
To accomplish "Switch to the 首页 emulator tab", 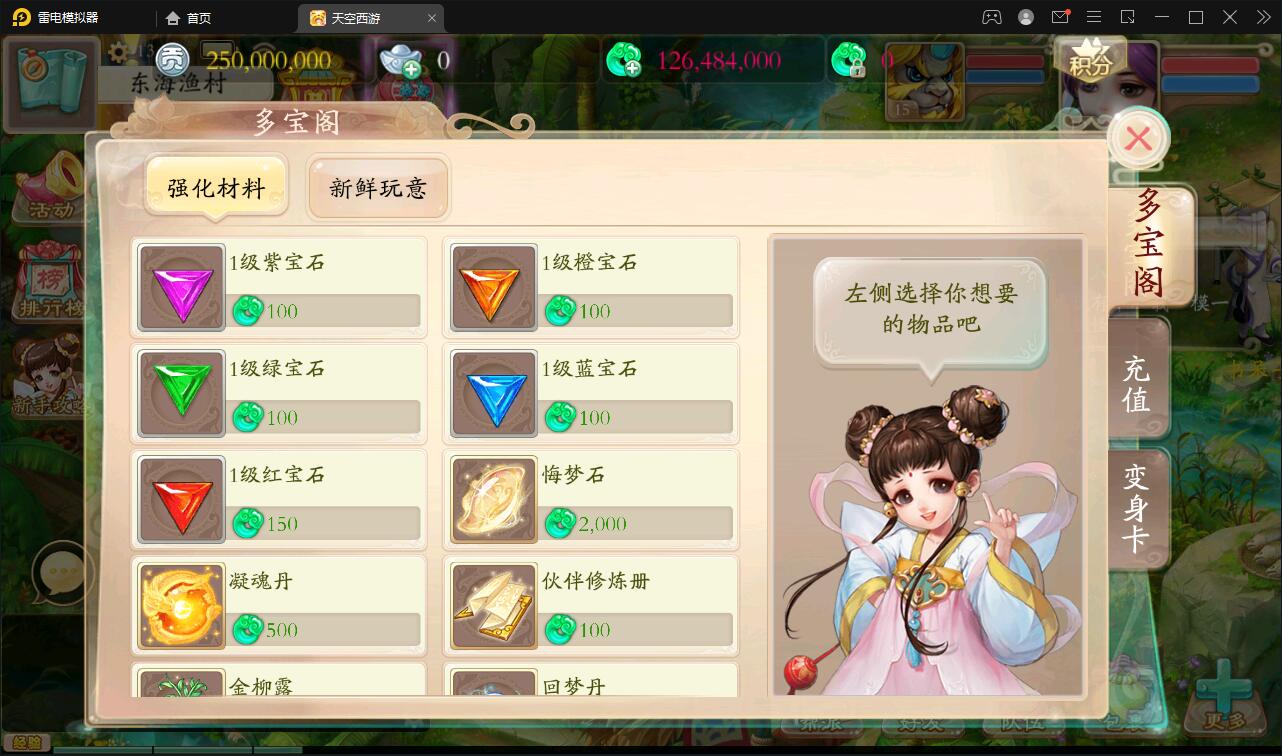I will point(189,17).
